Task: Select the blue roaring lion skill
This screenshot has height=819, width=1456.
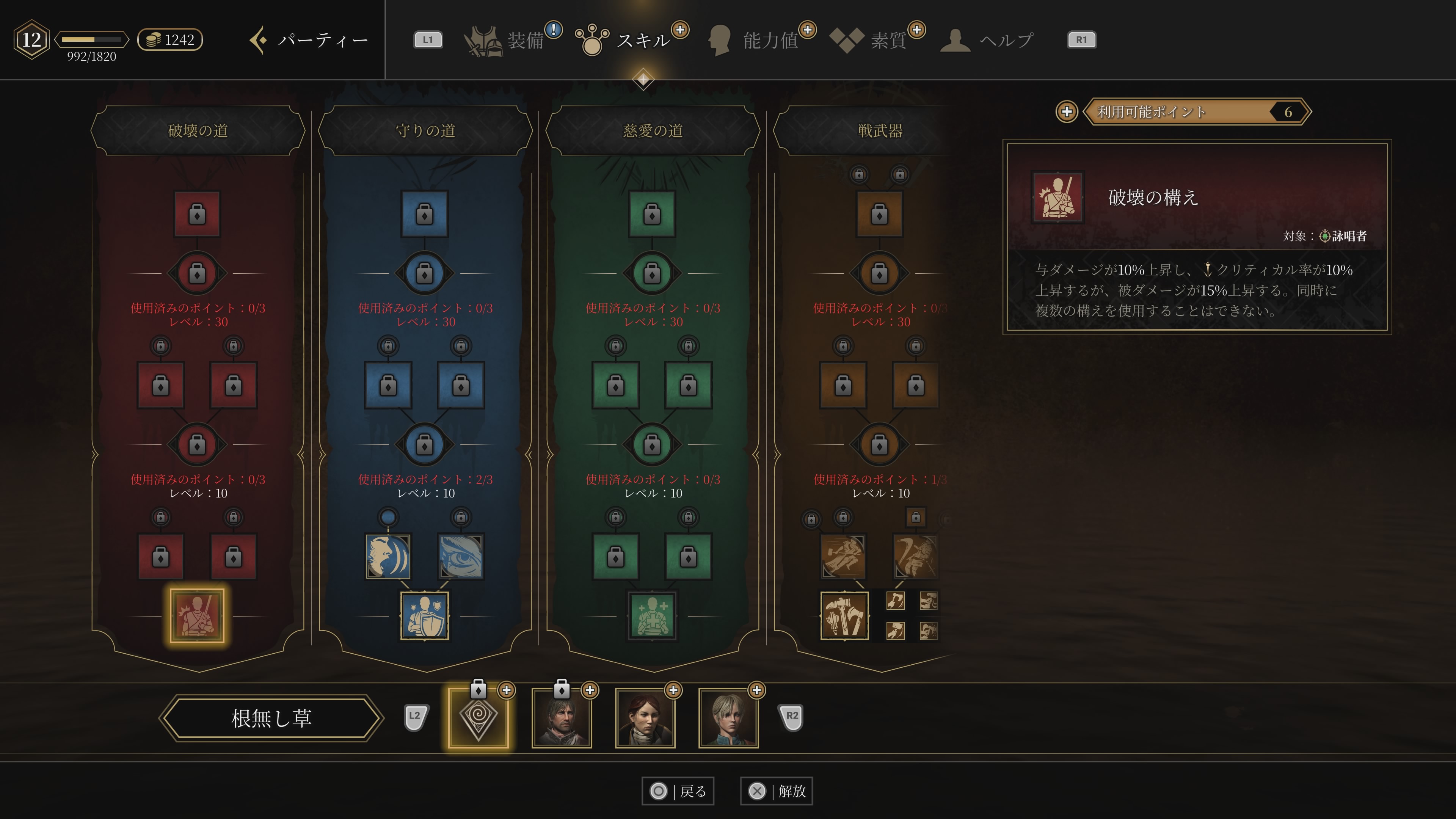Action: 388,557
